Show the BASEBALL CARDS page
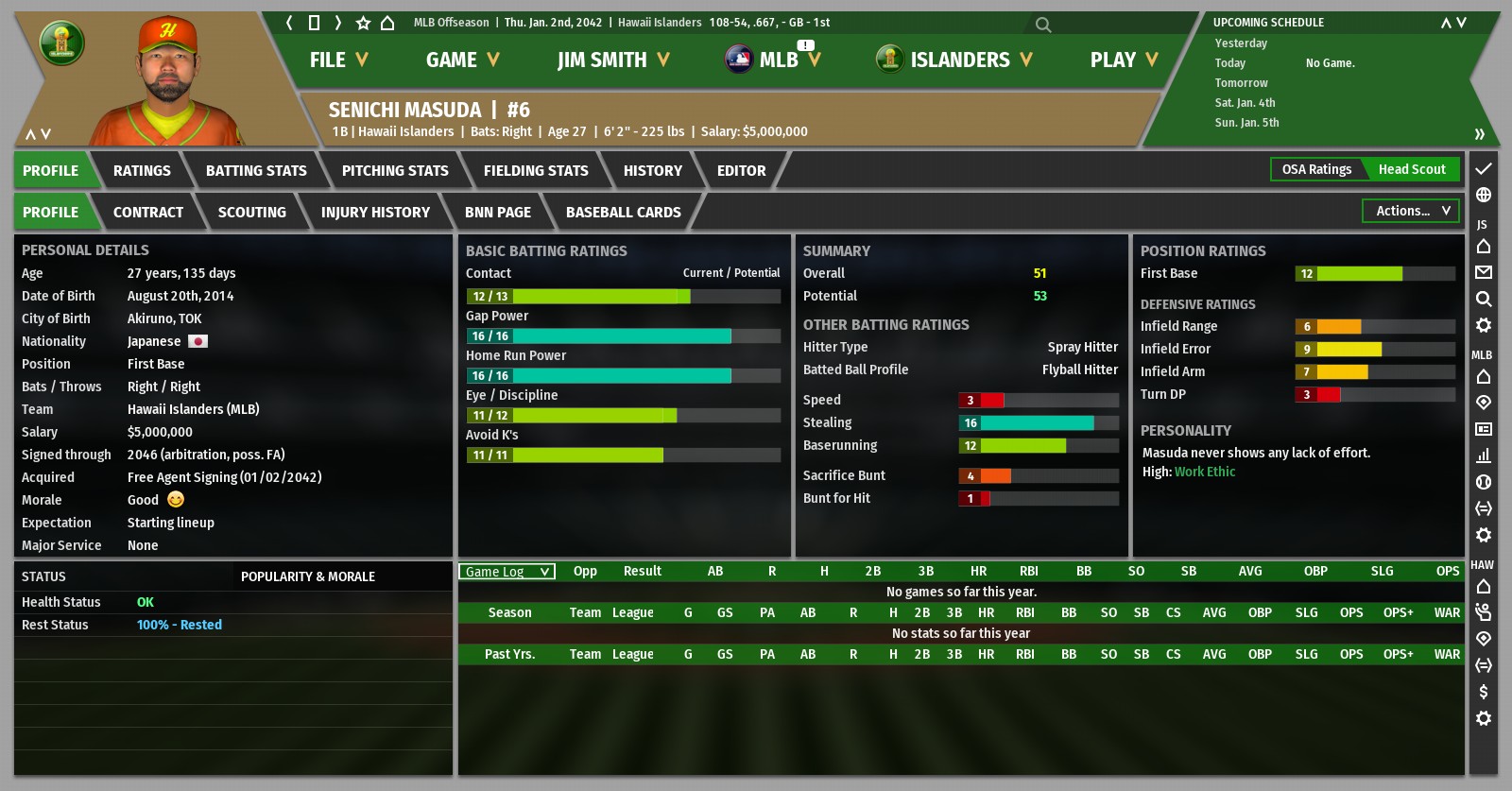This screenshot has height=791, width=1512. click(x=623, y=213)
